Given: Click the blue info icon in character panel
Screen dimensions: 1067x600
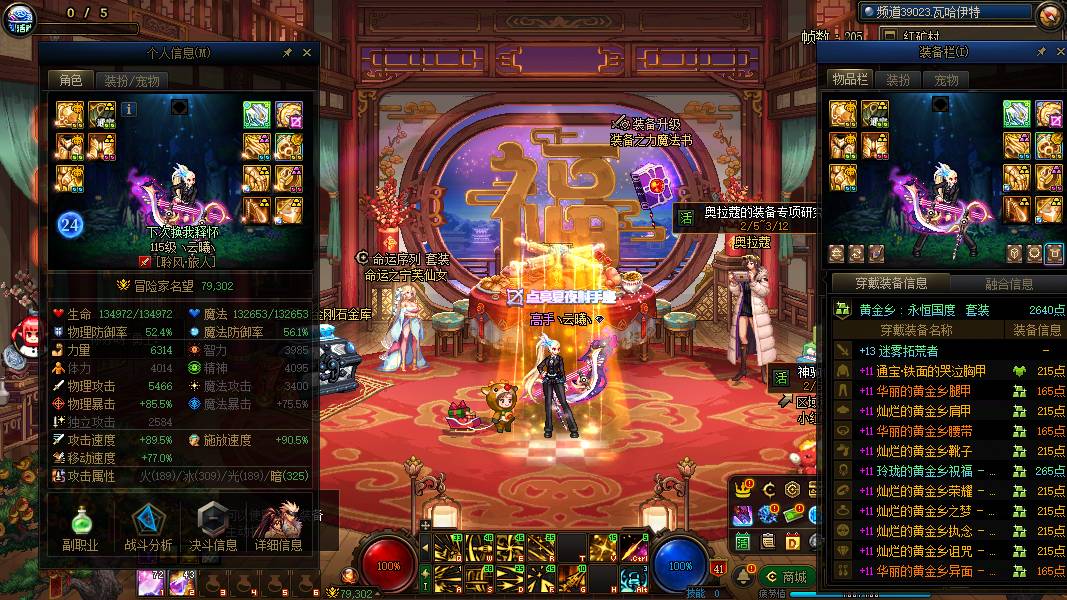Looking at the screenshot, I should click(130, 108).
